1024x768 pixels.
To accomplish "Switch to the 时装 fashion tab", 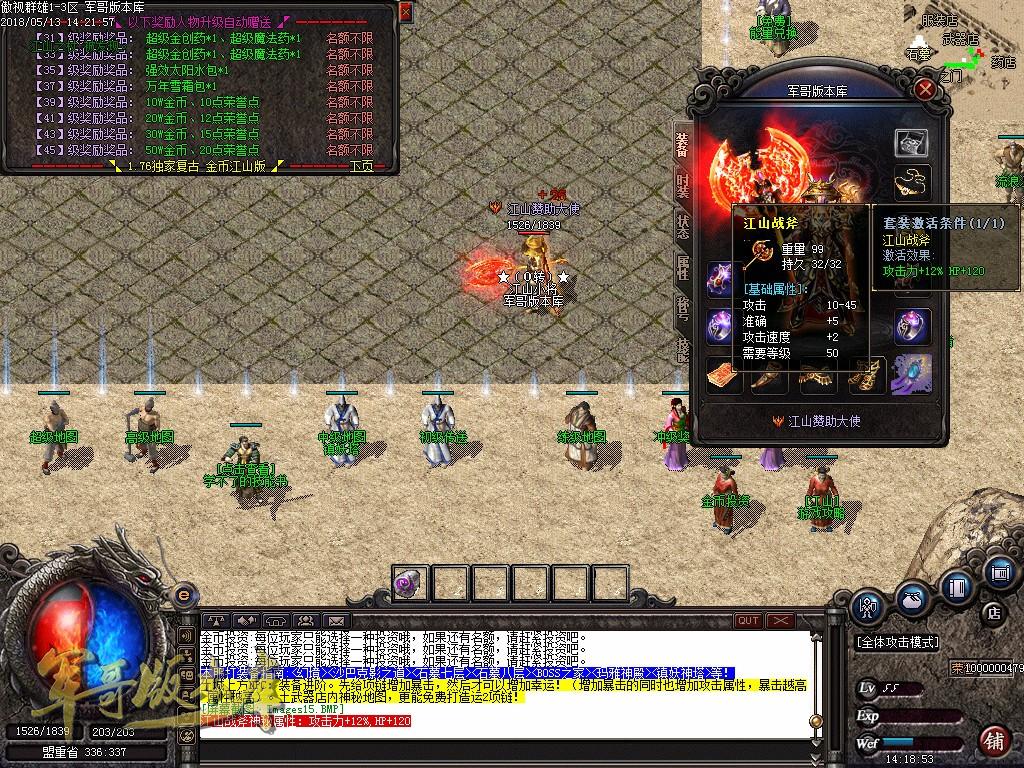I will [x=683, y=187].
